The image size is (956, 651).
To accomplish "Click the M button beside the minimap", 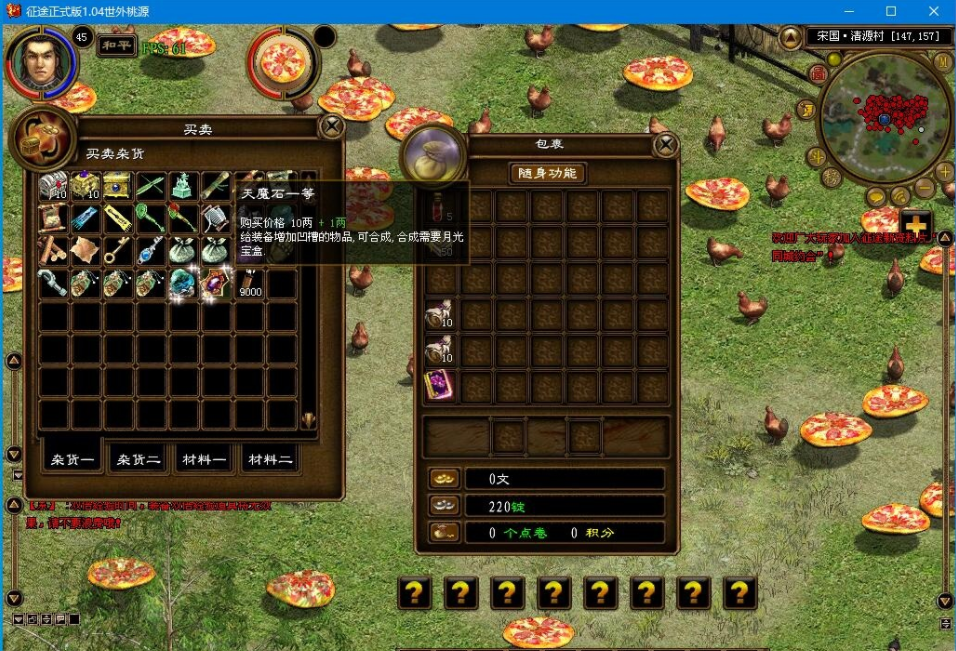I will click(942, 61).
